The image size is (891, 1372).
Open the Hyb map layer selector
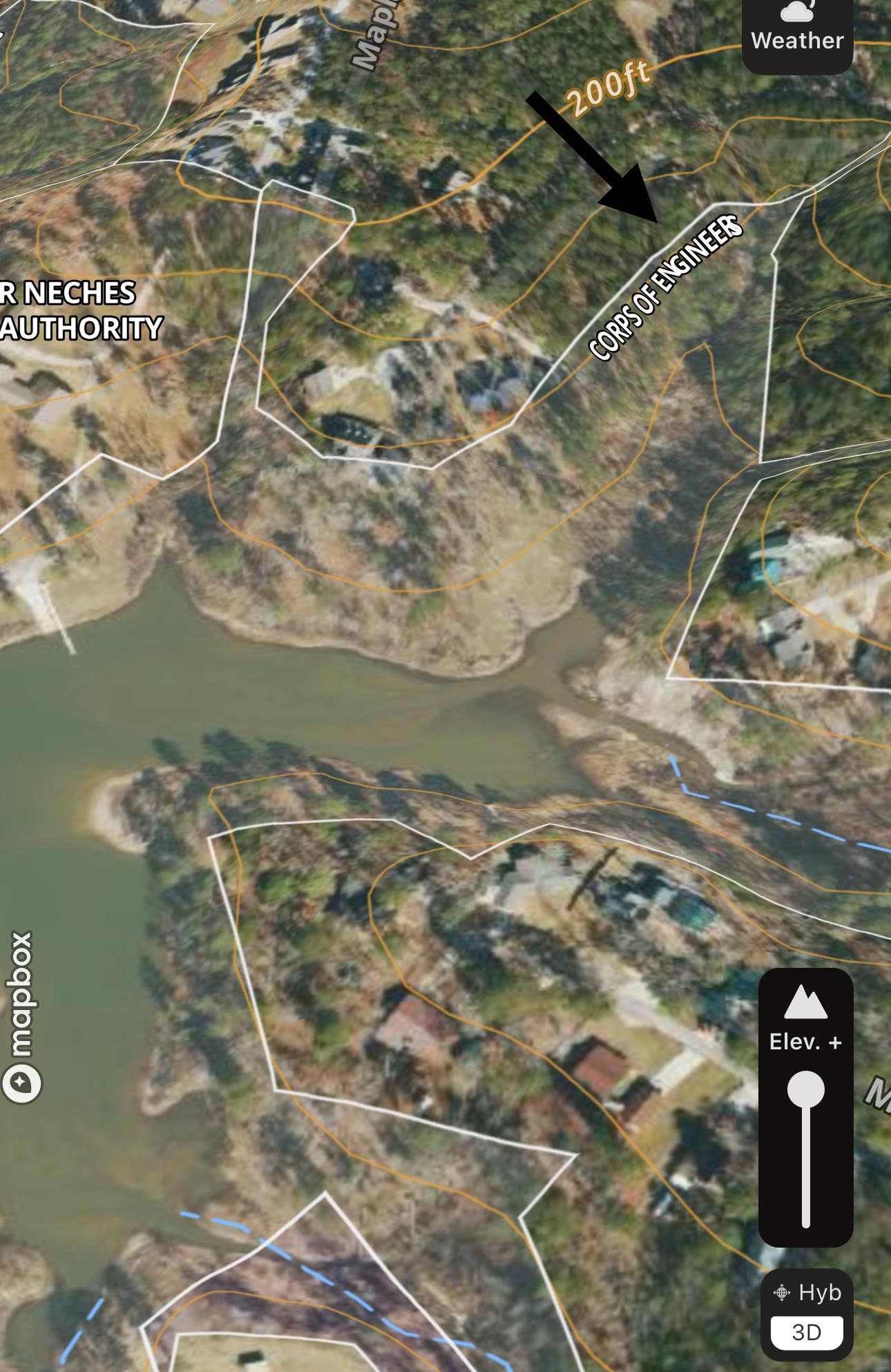[806, 1292]
